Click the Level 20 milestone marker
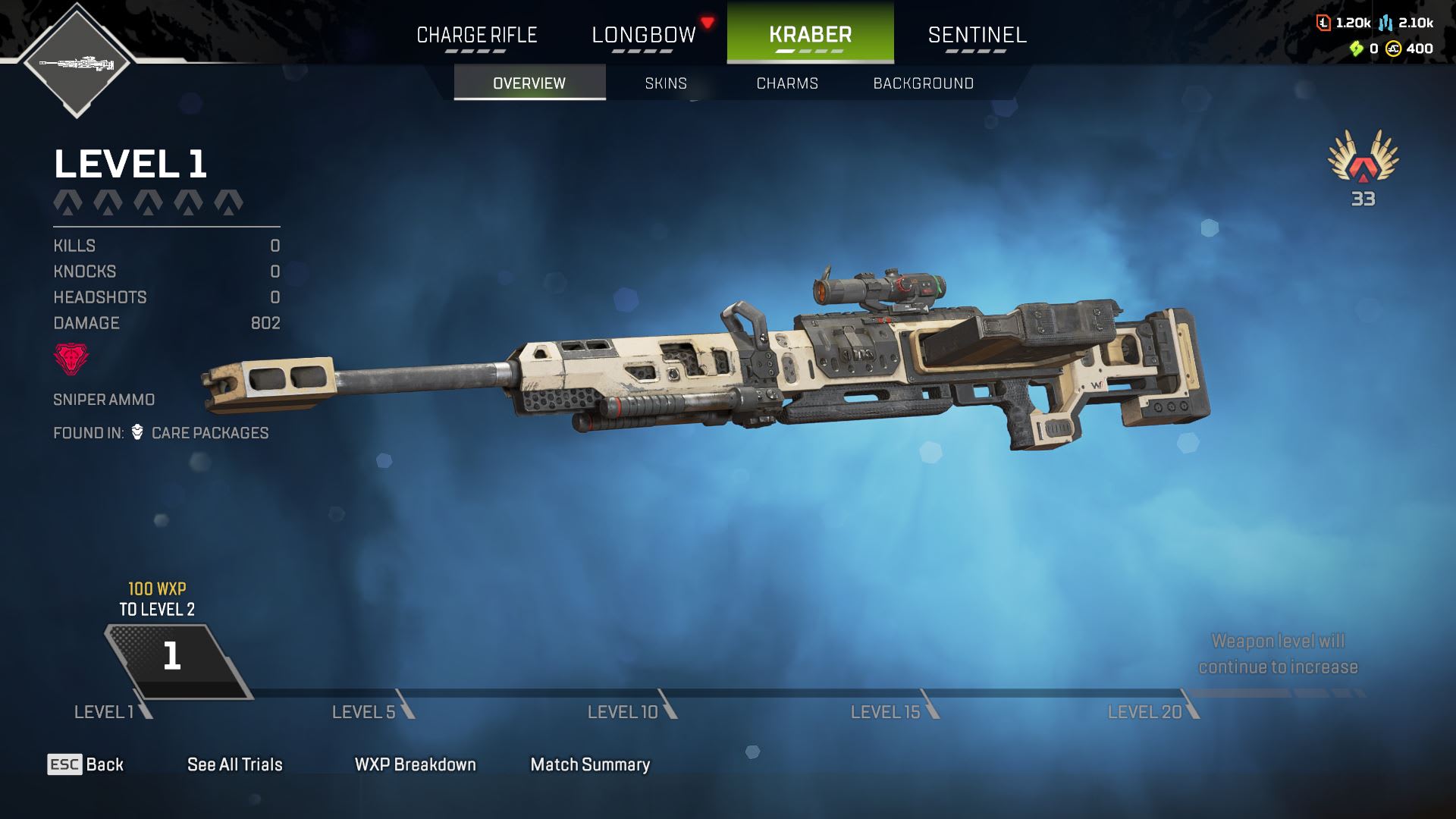This screenshot has width=1456, height=819. click(x=1145, y=711)
